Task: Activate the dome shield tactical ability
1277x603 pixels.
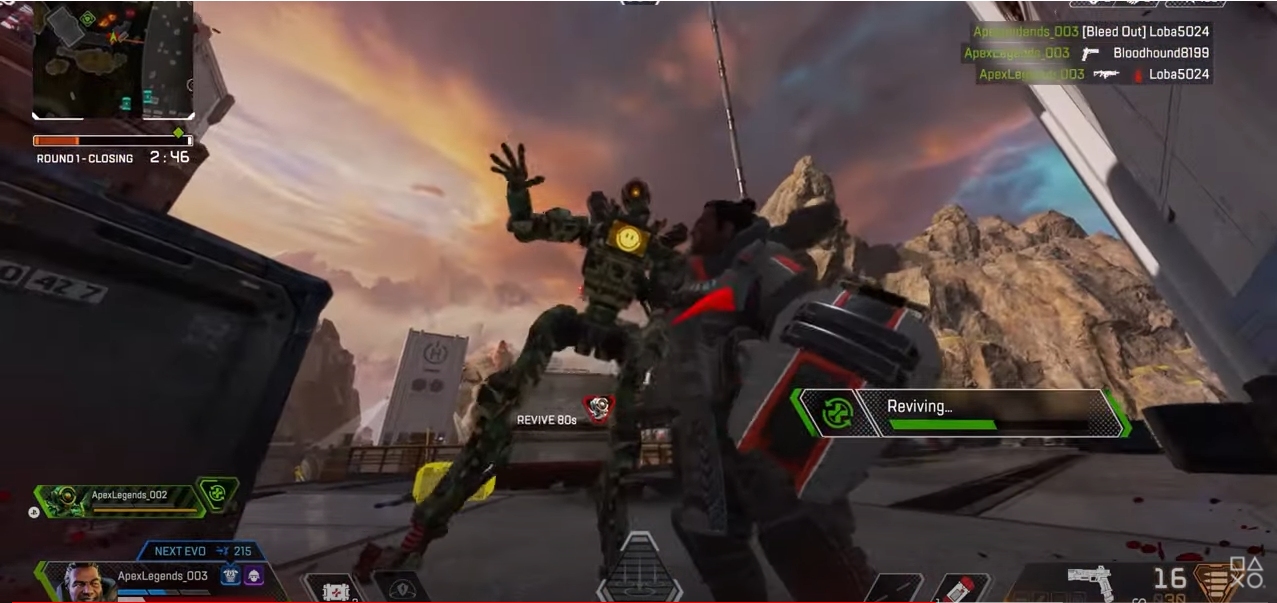Action: pyautogui.click(x=401, y=588)
